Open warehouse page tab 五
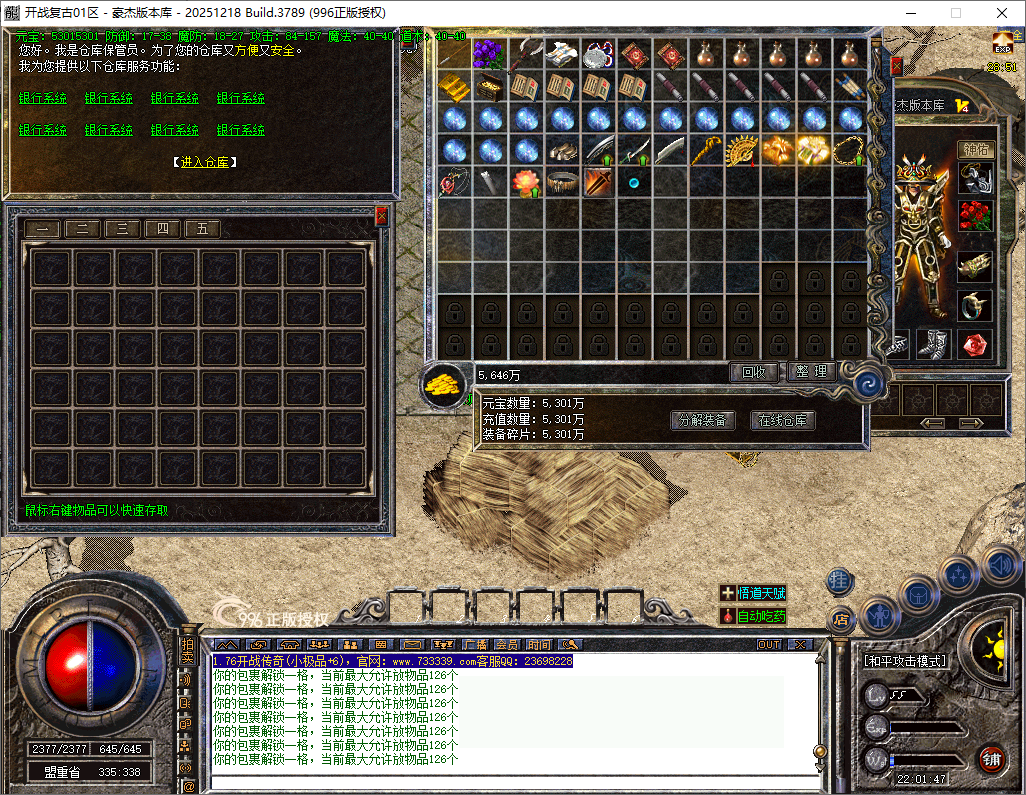The width and height of the screenshot is (1026, 795). tap(202, 229)
